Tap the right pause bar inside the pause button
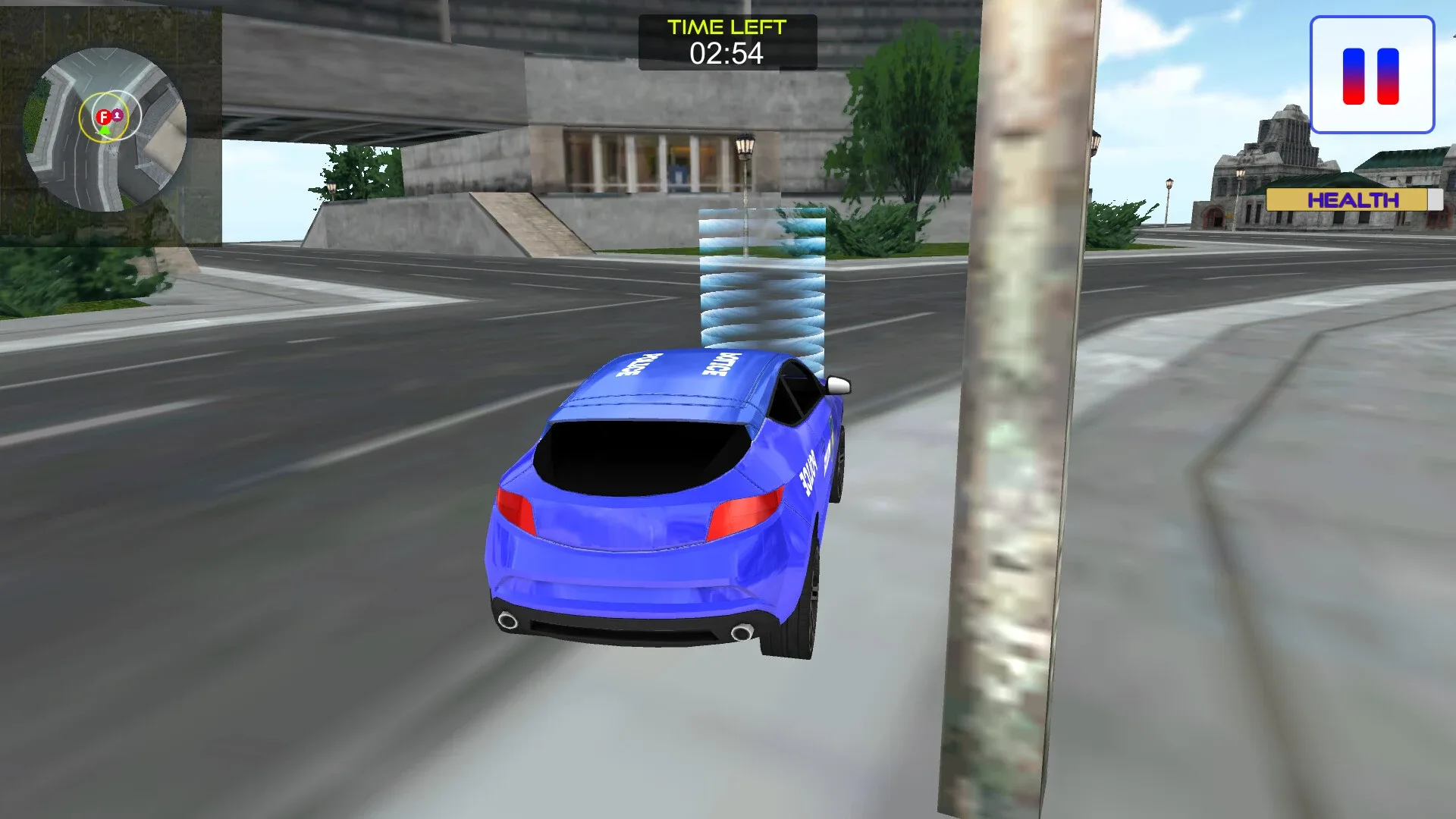 point(1388,76)
